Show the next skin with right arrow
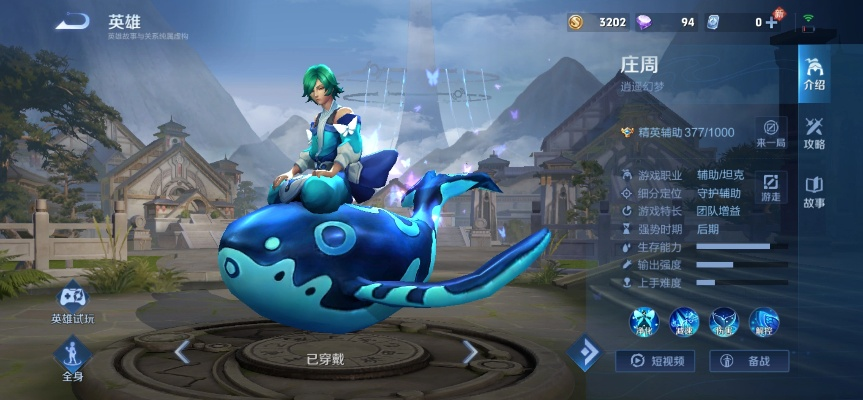Image resolution: width=863 pixels, height=400 pixels. [x=469, y=351]
